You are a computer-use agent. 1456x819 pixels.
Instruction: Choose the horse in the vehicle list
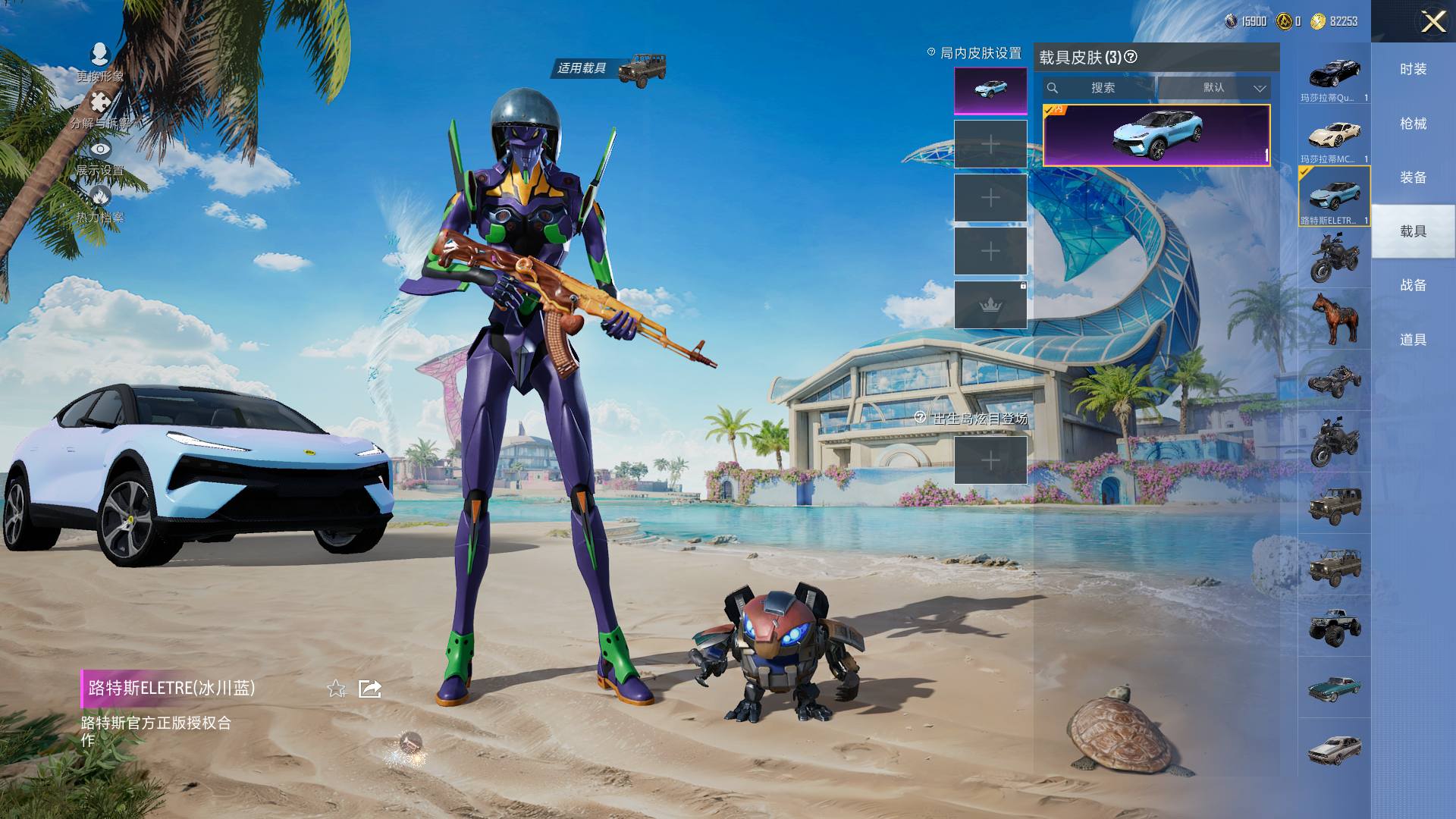pyautogui.click(x=1334, y=318)
